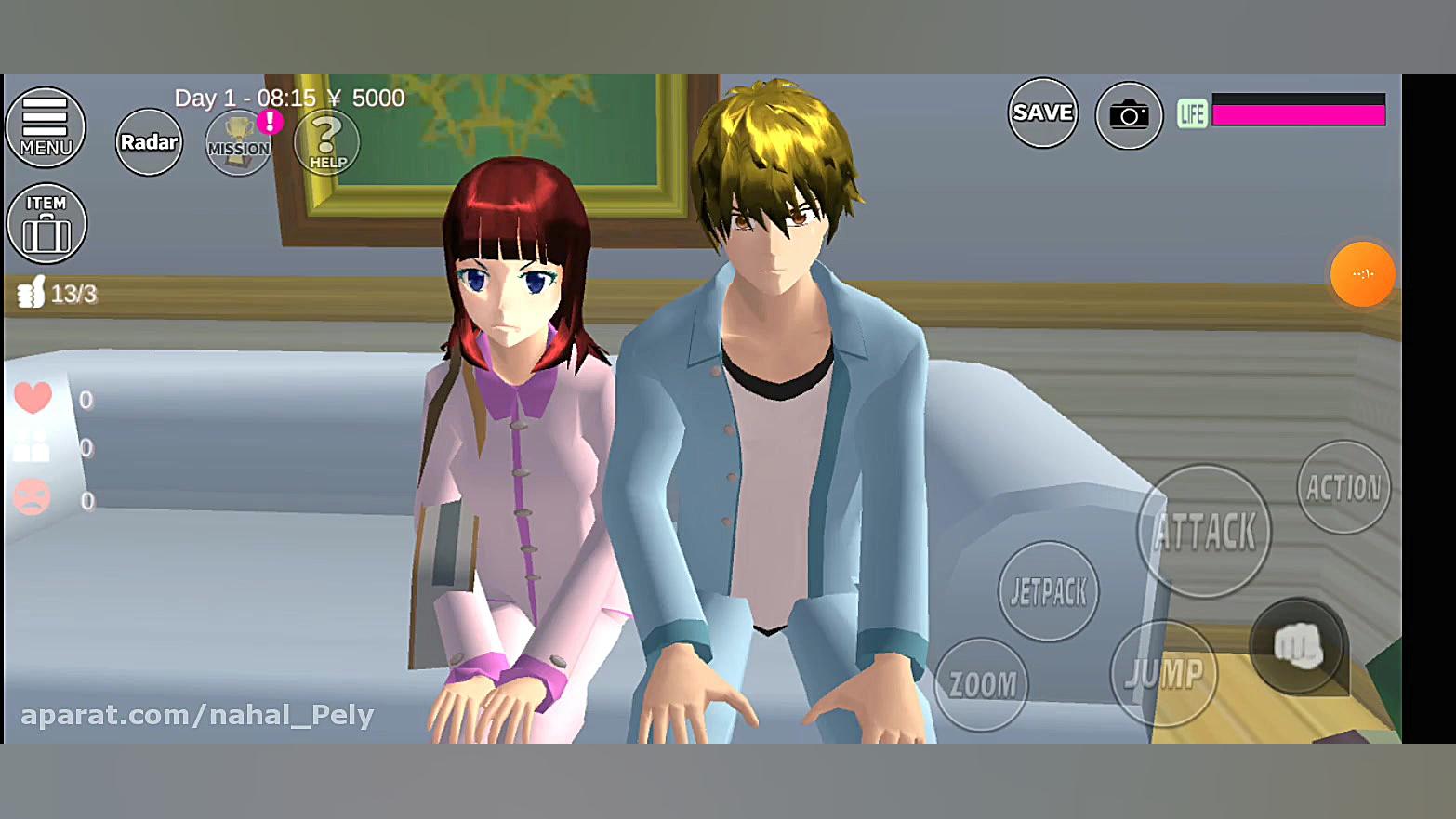The height and width of the screenshot is (819, 1456).
Task: Toggle the ZOOM view button
Action: pos(982,685)
